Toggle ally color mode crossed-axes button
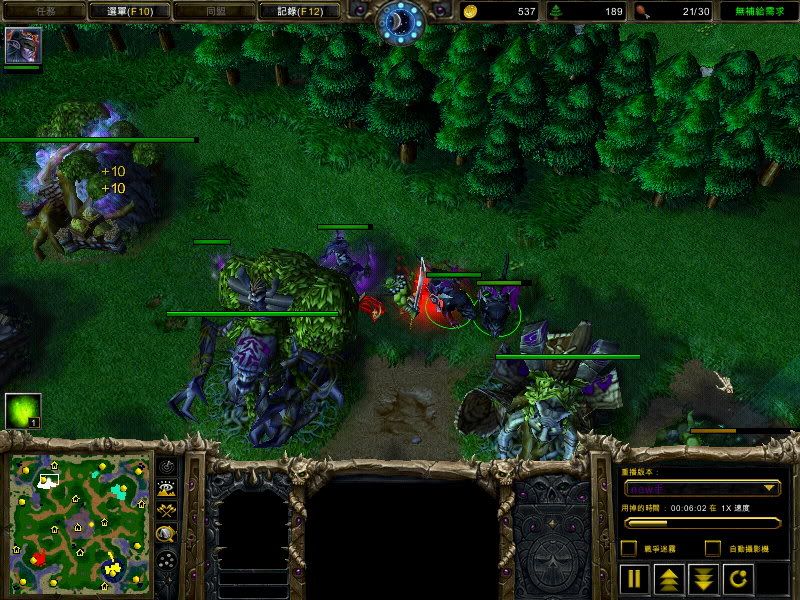800x600 pixels. click(x=167, y=510)
